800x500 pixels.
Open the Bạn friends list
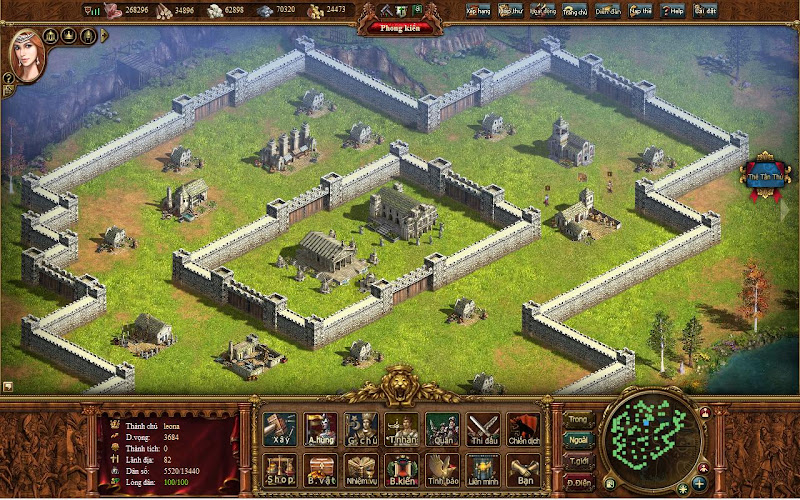click(523, 470)
